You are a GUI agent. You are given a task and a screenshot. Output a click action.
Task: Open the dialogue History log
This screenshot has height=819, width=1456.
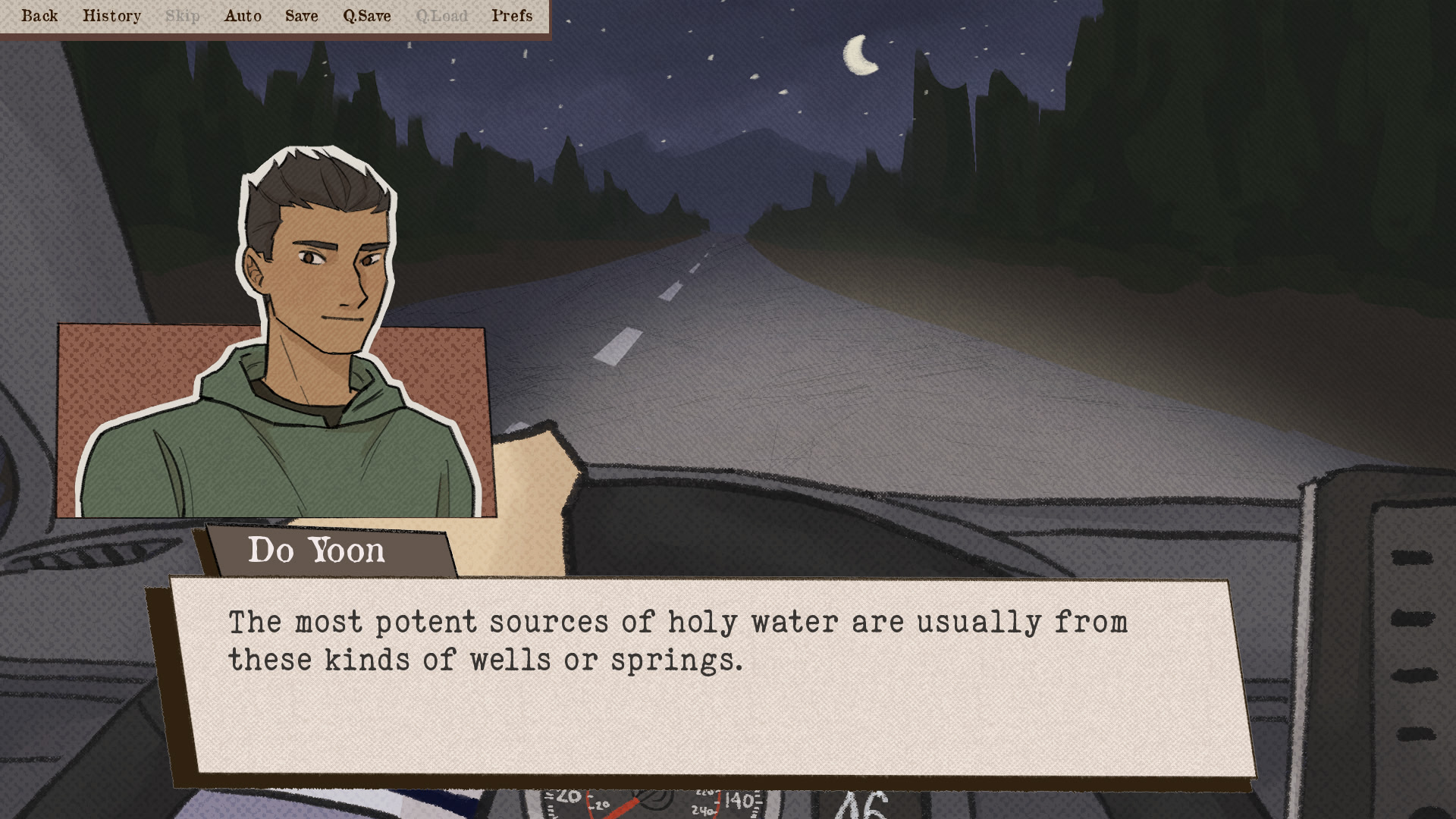pos(111,16)
